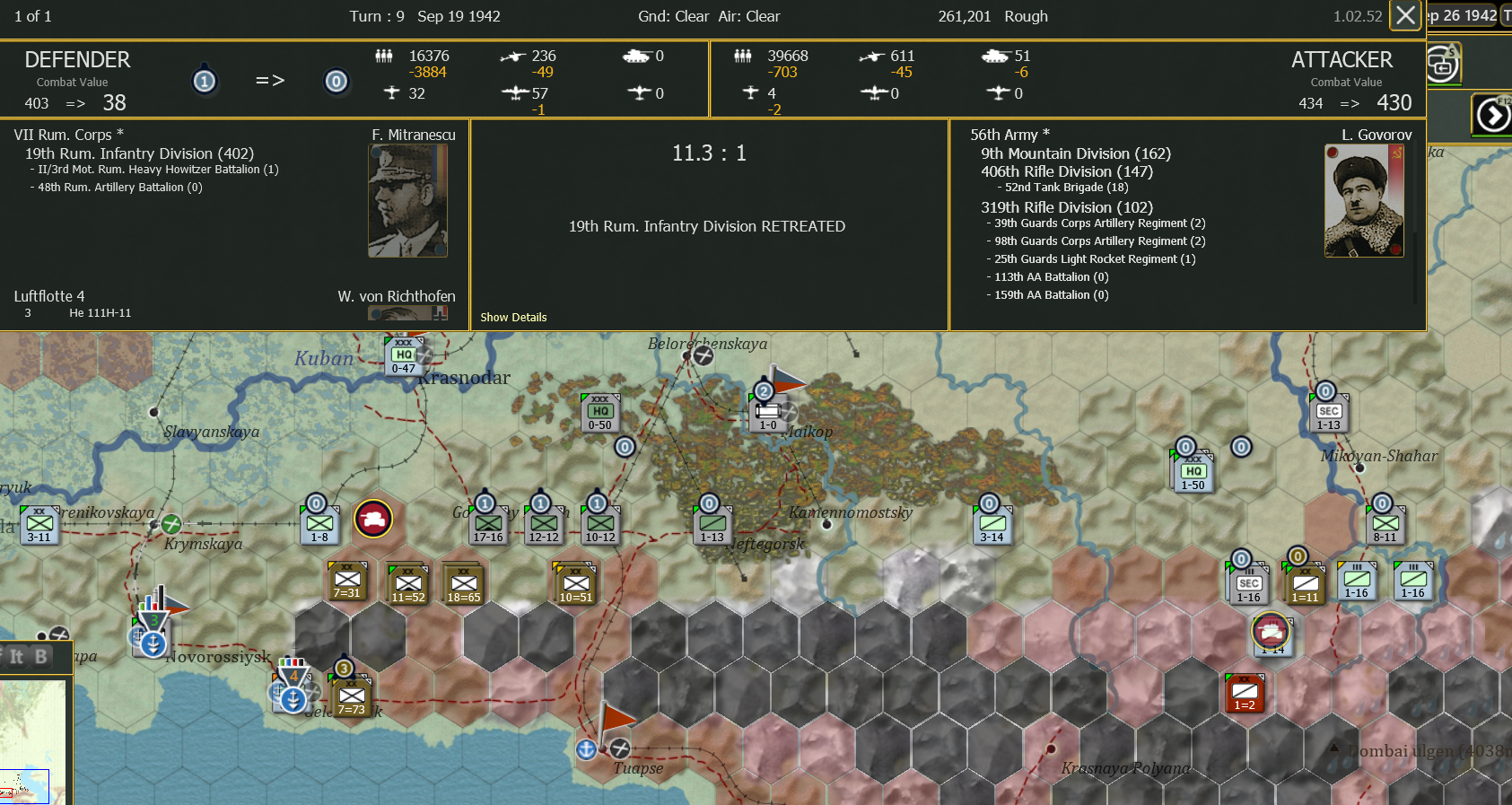This screenshot has width=1512, height=805.
Task: Select the green flag marker near Krymskaya
Action: (x=170, y=523)
